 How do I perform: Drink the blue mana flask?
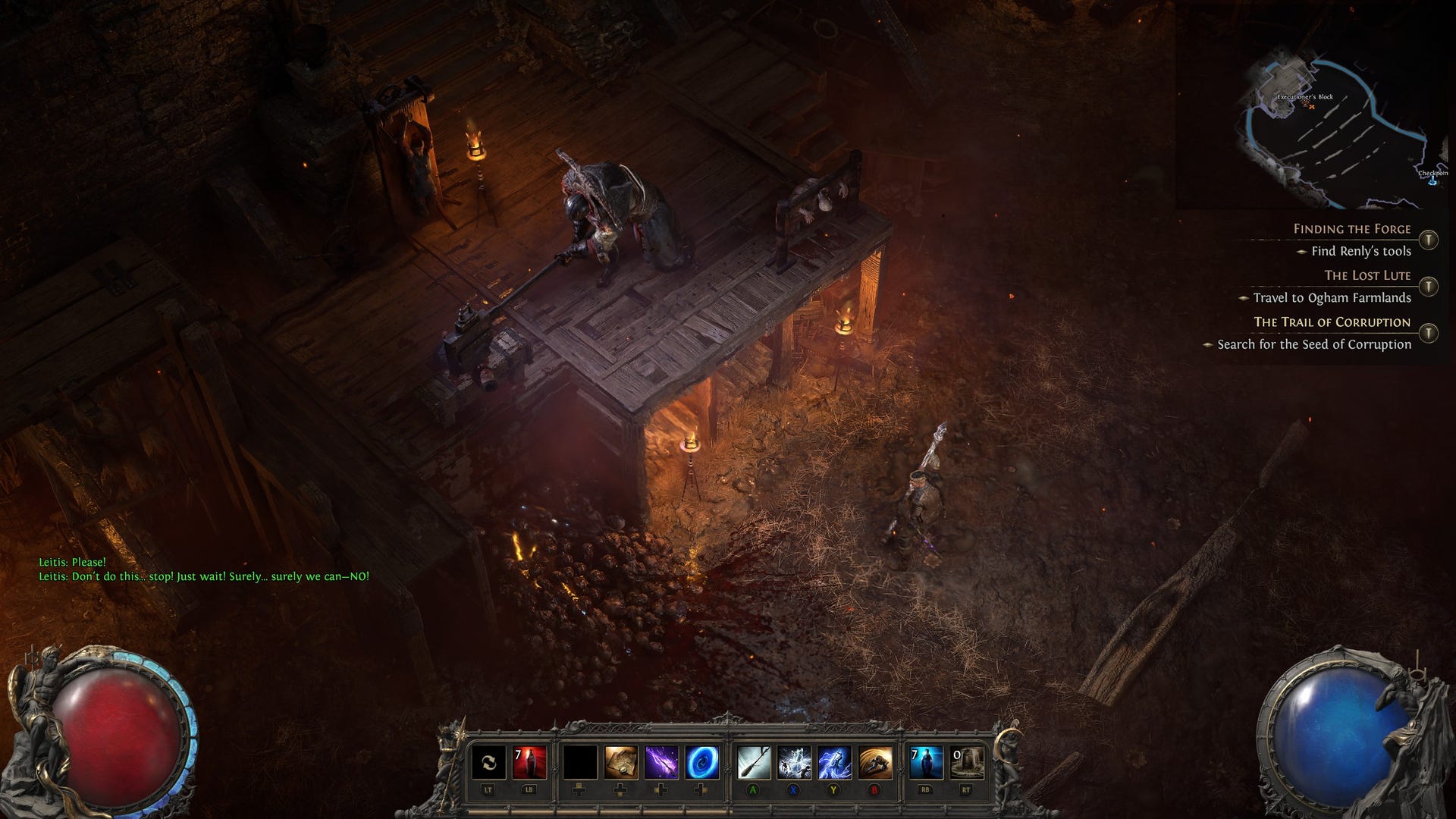tap(926, 763)
